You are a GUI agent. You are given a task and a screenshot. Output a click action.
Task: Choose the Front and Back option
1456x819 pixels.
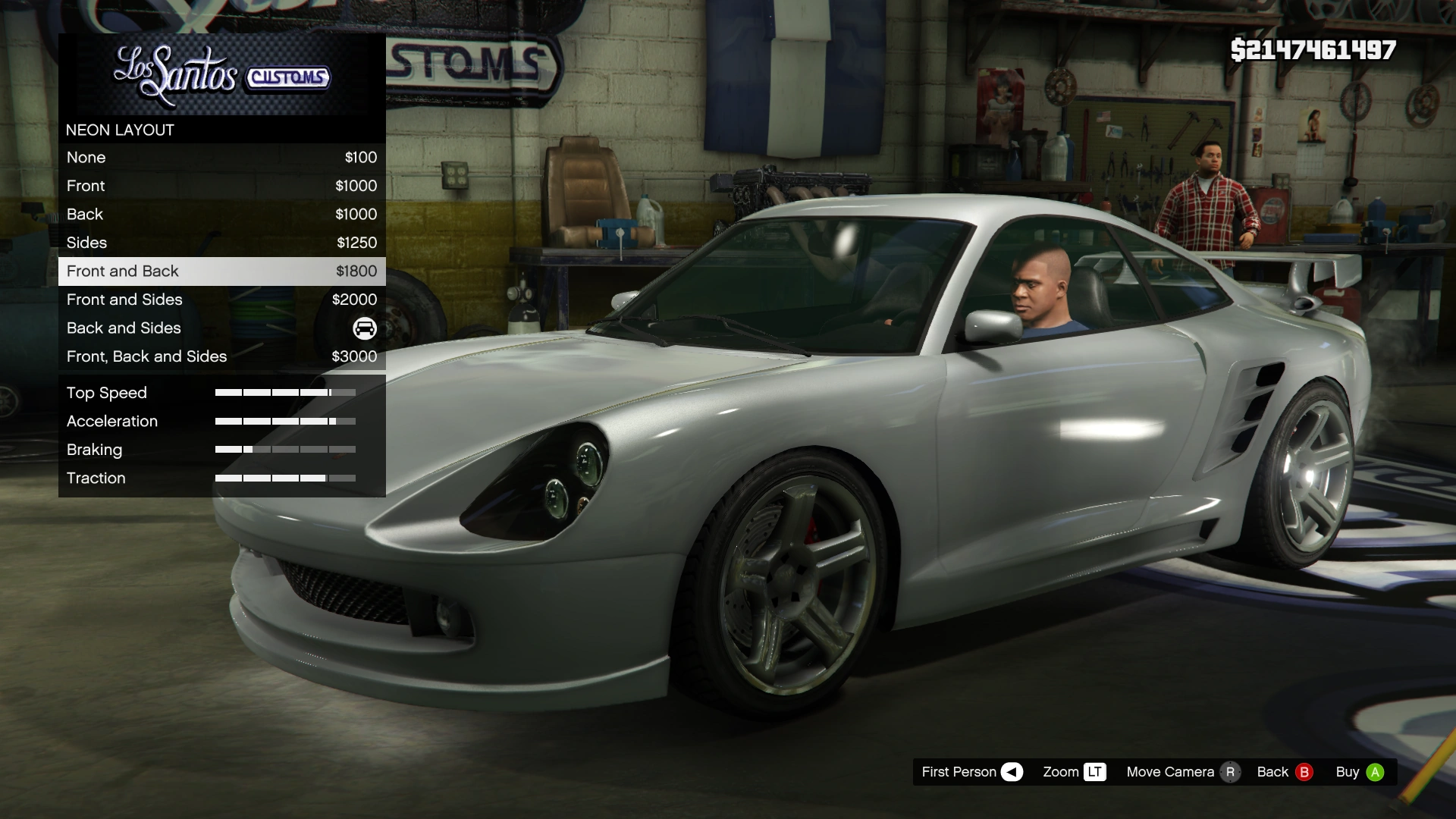pos(221,271)
